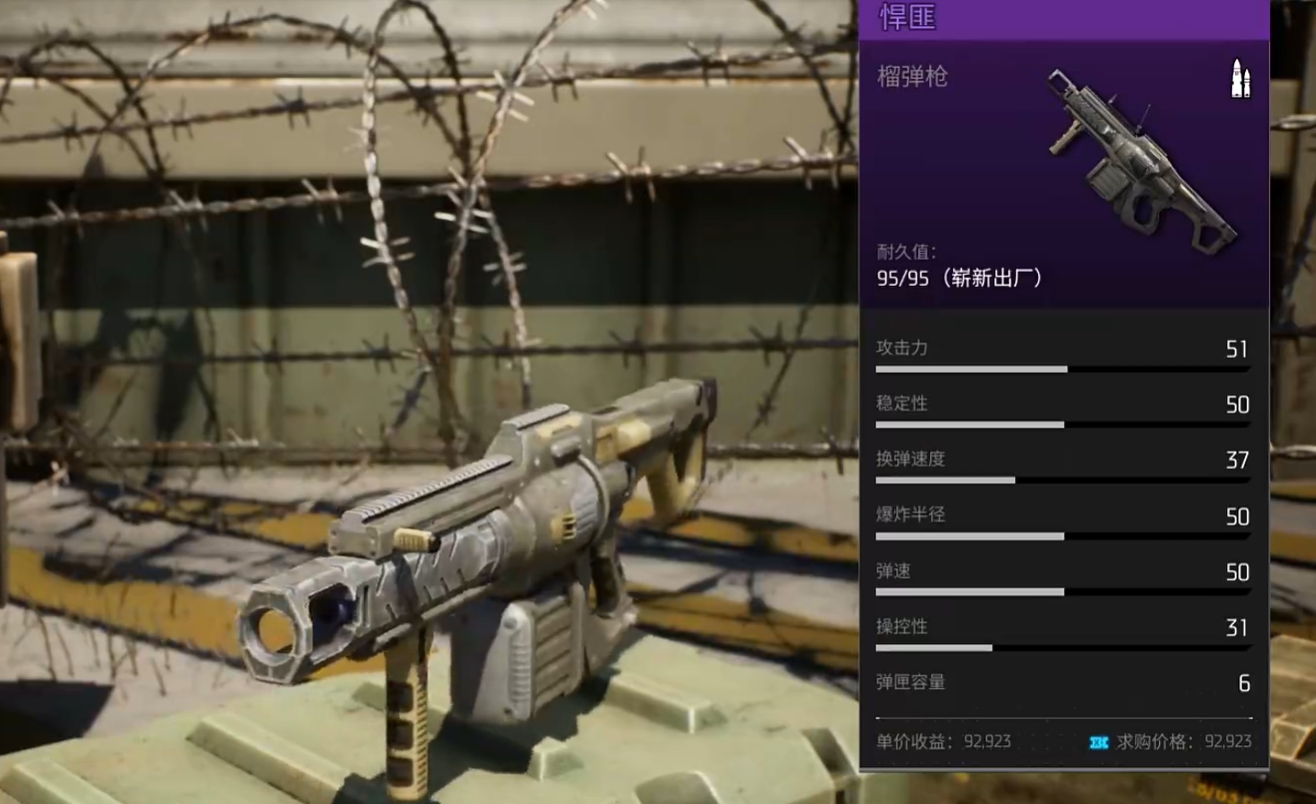Click the blue currency icon beside 求购价格
Image resolution: width=1316 pixels, height=804 pixels.
point(1099,742)
